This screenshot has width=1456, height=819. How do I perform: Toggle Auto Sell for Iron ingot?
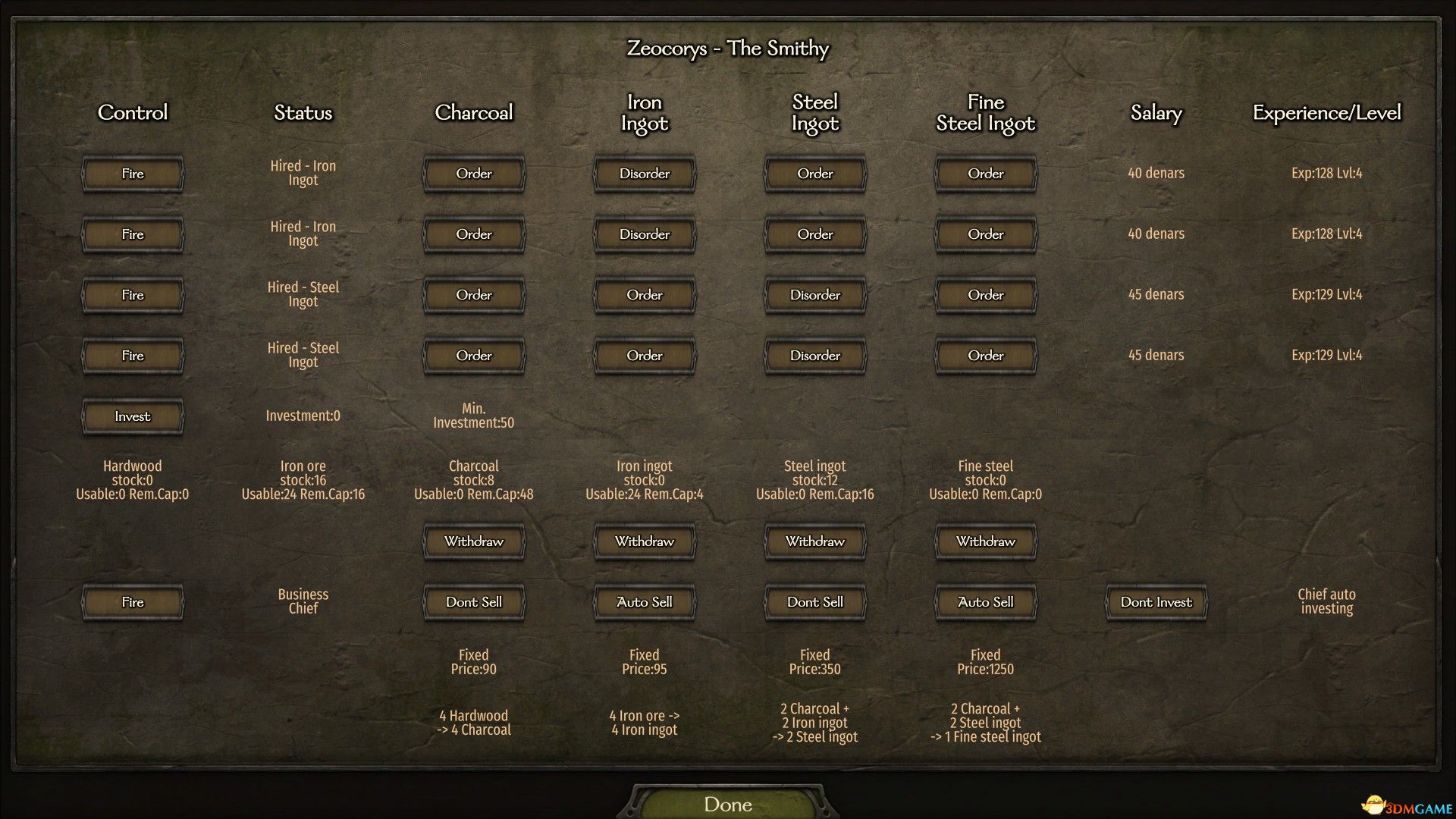point(645,602)
